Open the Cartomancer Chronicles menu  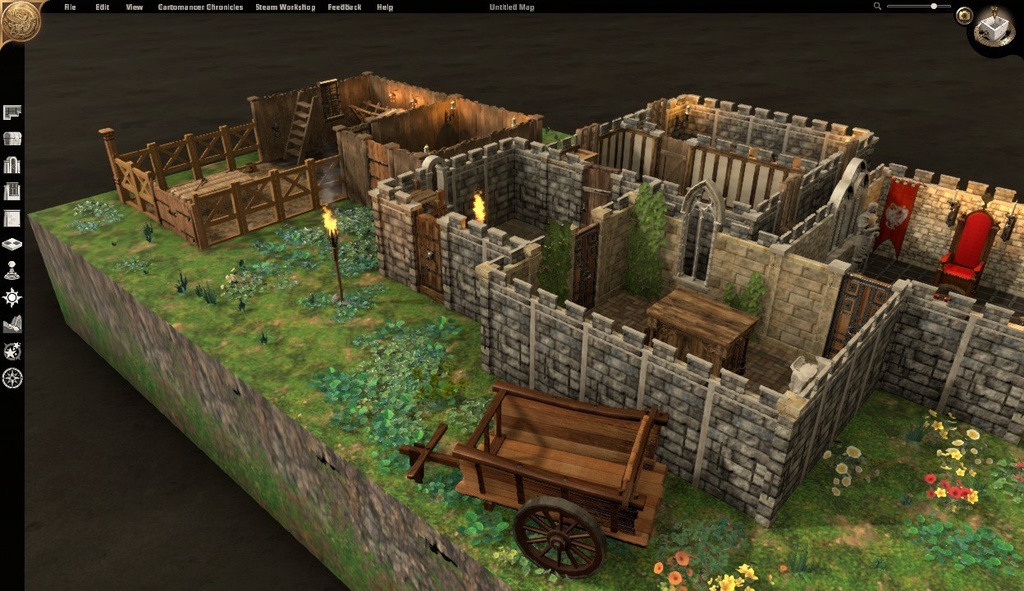(200, 7)
